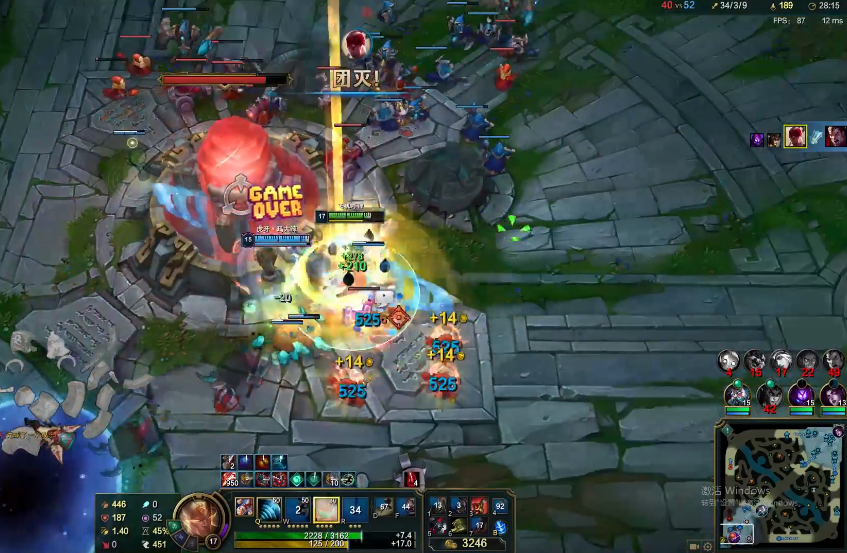
Task: Cast the highlighted E ability
Action: tap(326, 508)
